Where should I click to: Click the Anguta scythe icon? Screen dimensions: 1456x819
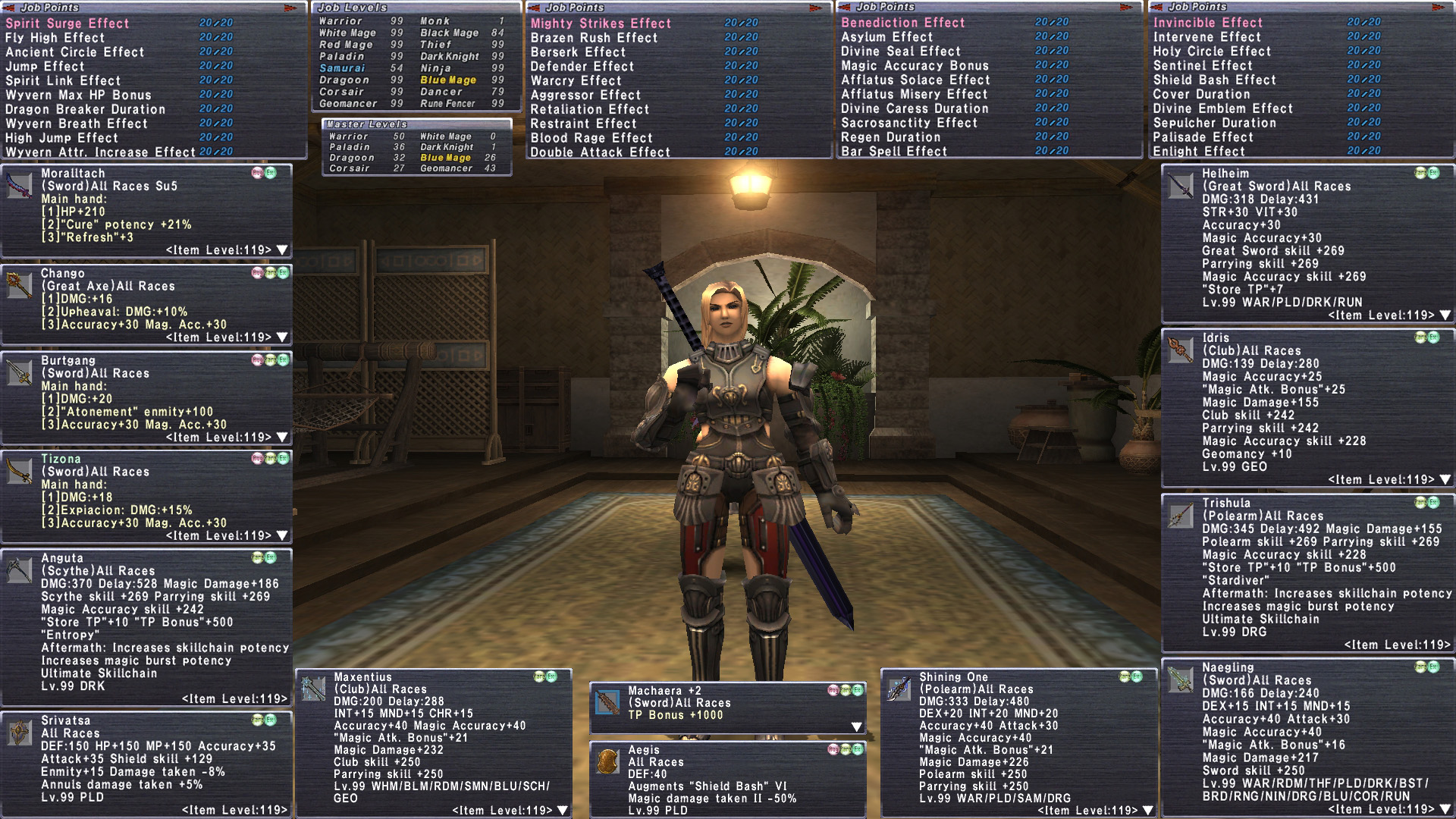[19, 570]
